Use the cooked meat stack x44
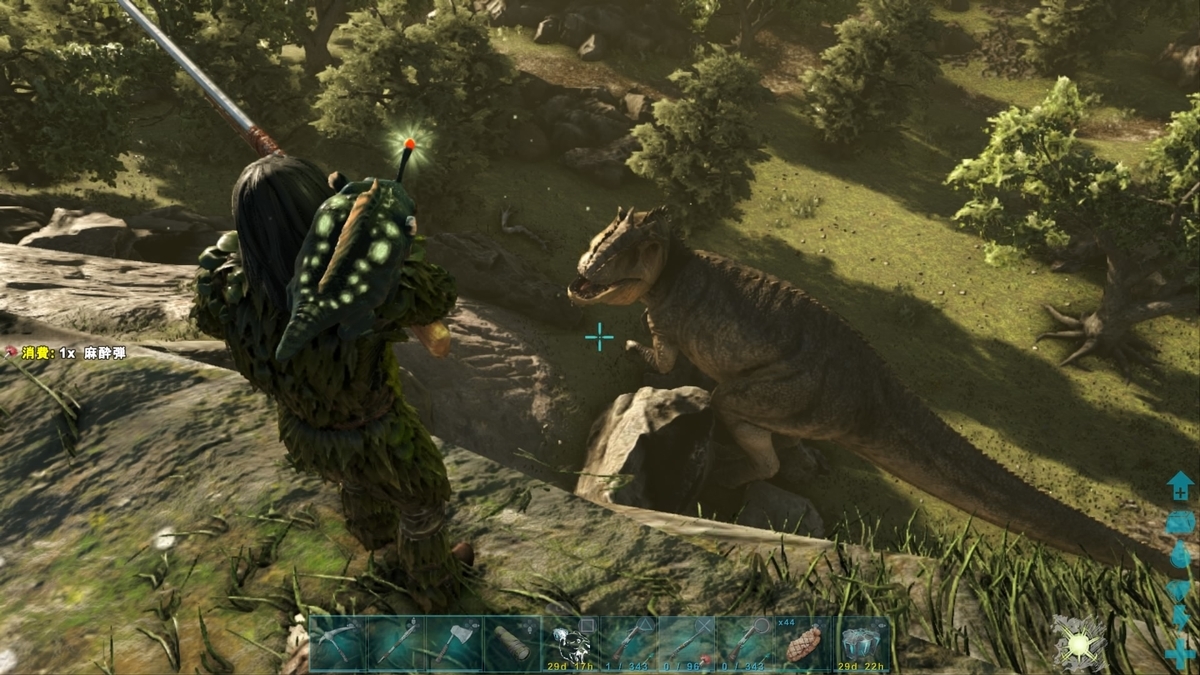The height and width of the screenshot is (675, 1200). (x=803, y=643)
